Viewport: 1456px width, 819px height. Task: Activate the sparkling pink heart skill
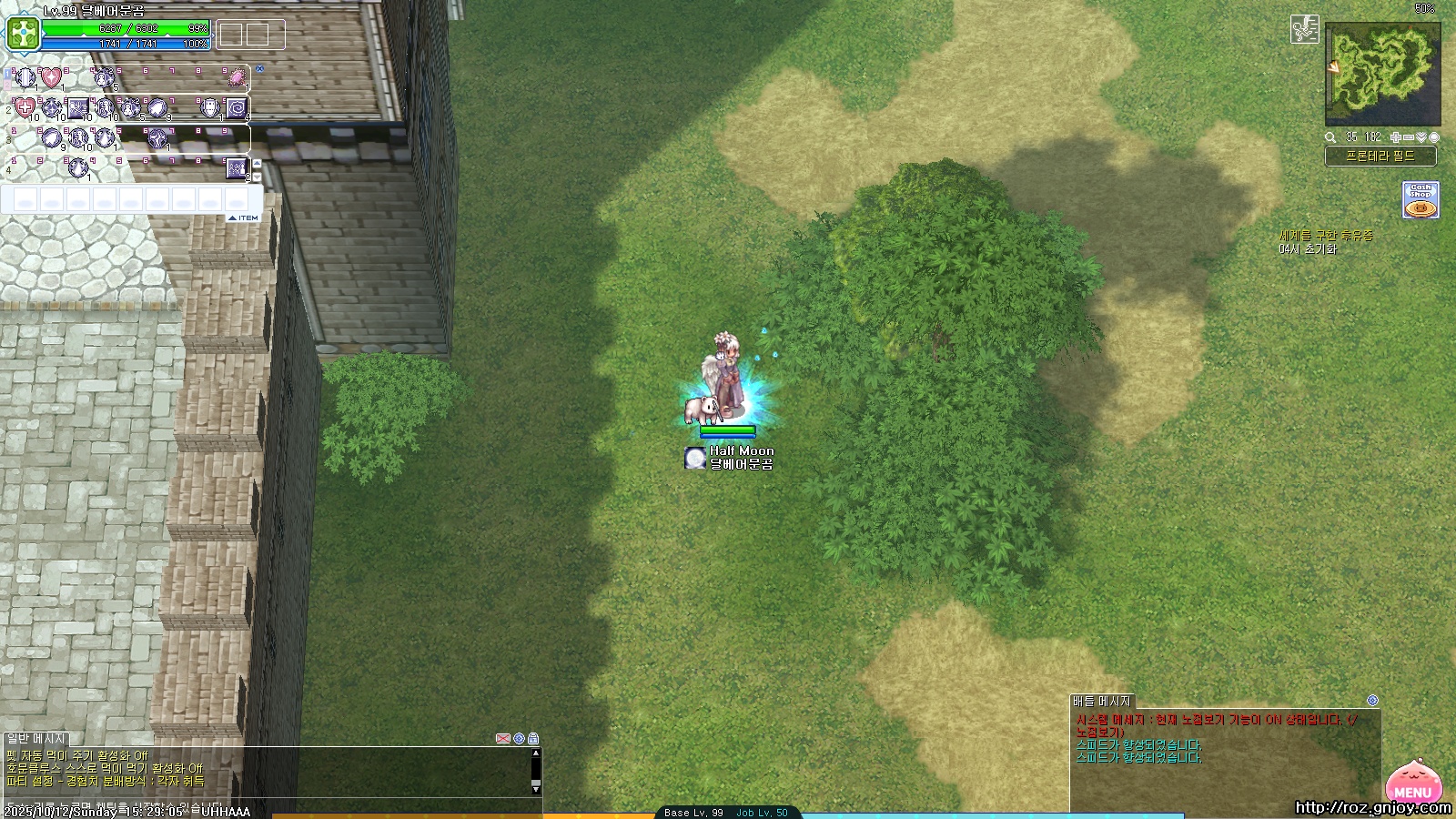pyautogui.click(x=52, y=78)
